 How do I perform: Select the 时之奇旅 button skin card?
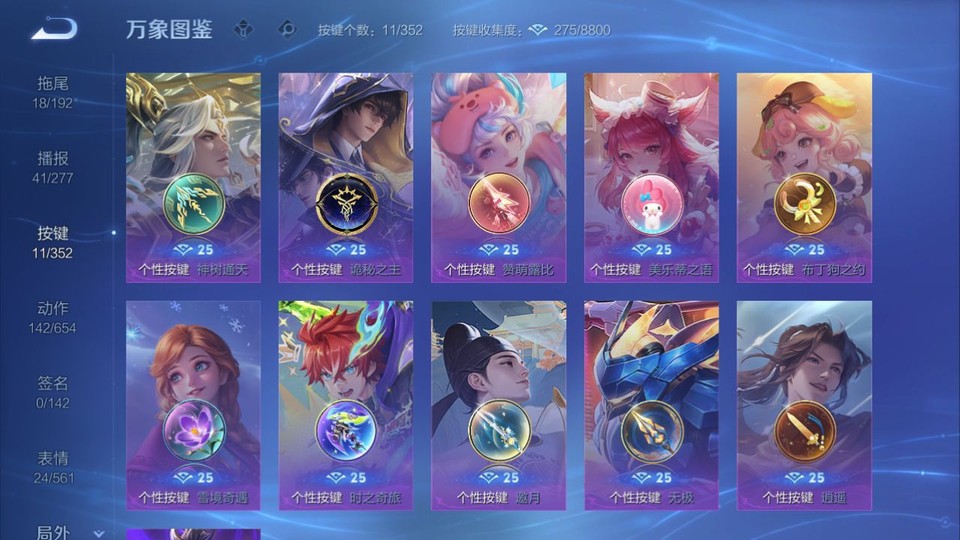click(346, 405)
